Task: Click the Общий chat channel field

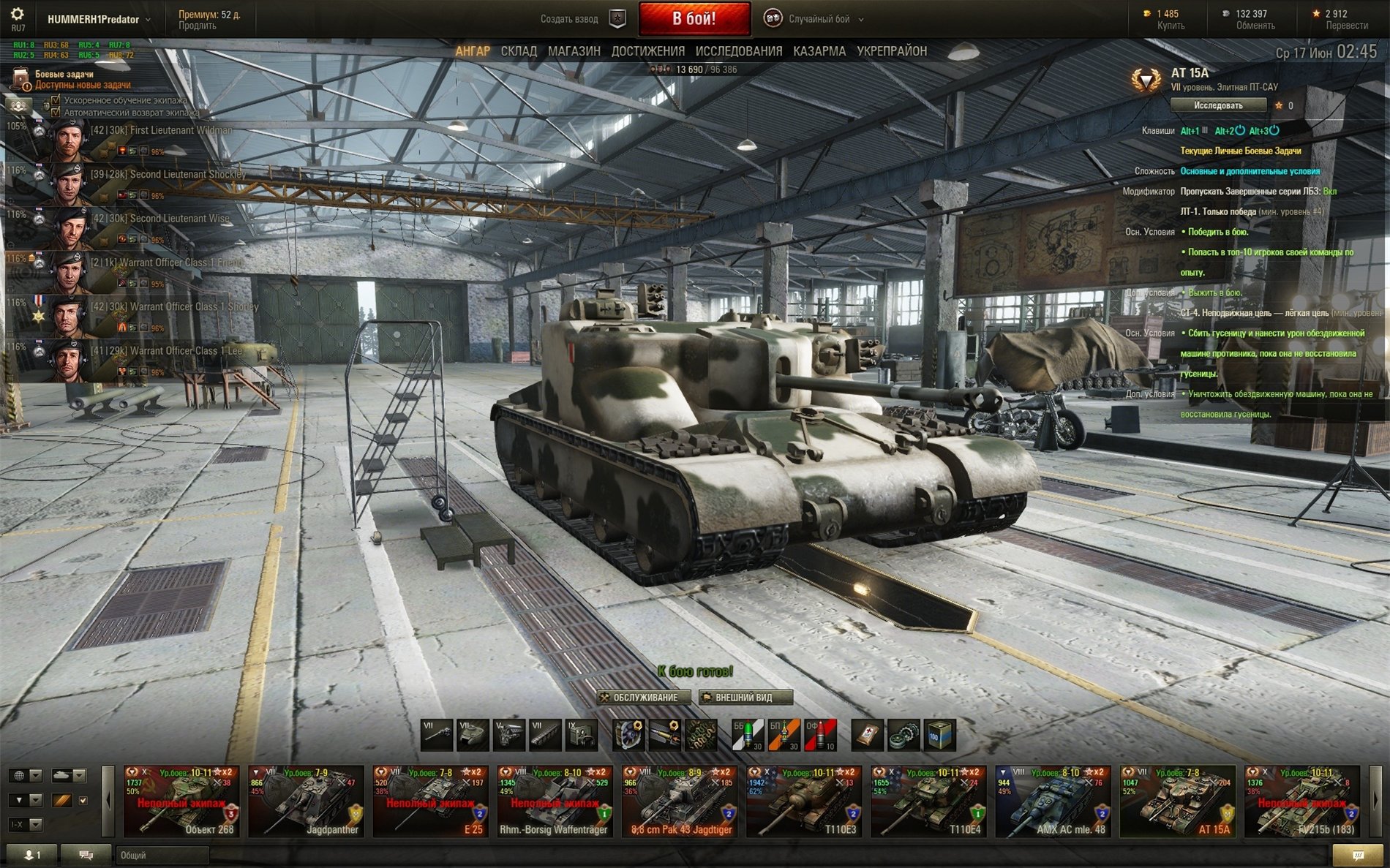Action: click(161, 855)
